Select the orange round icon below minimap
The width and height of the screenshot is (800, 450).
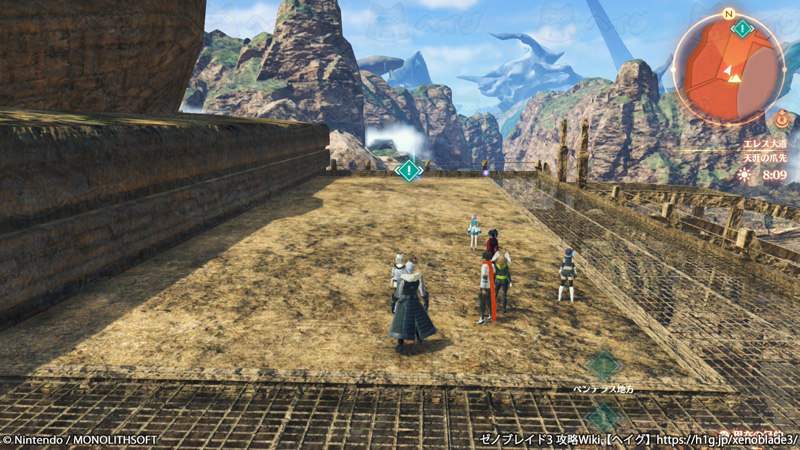click(782, 118)
